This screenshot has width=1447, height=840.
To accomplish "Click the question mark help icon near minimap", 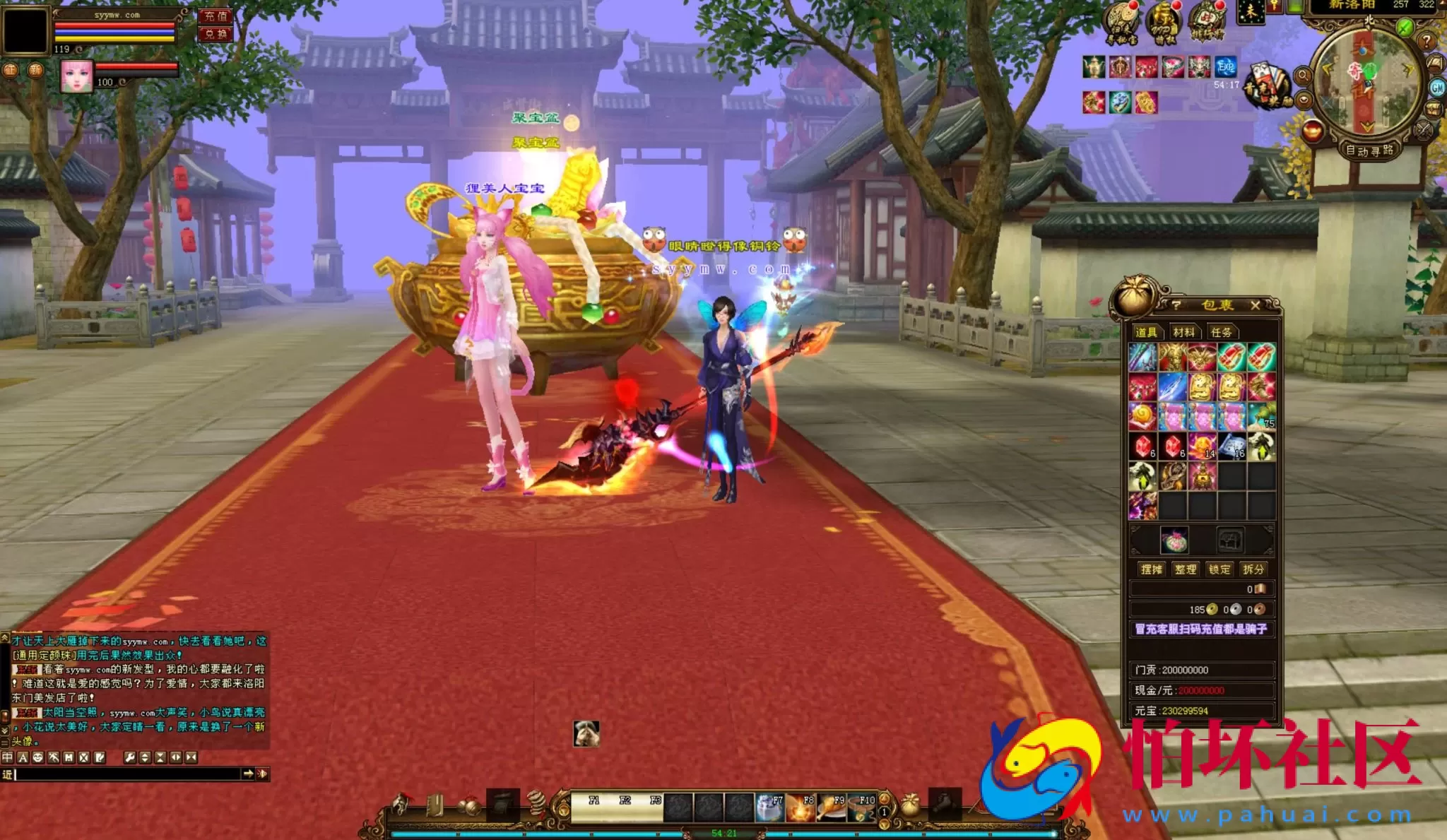I will 1426,41.
